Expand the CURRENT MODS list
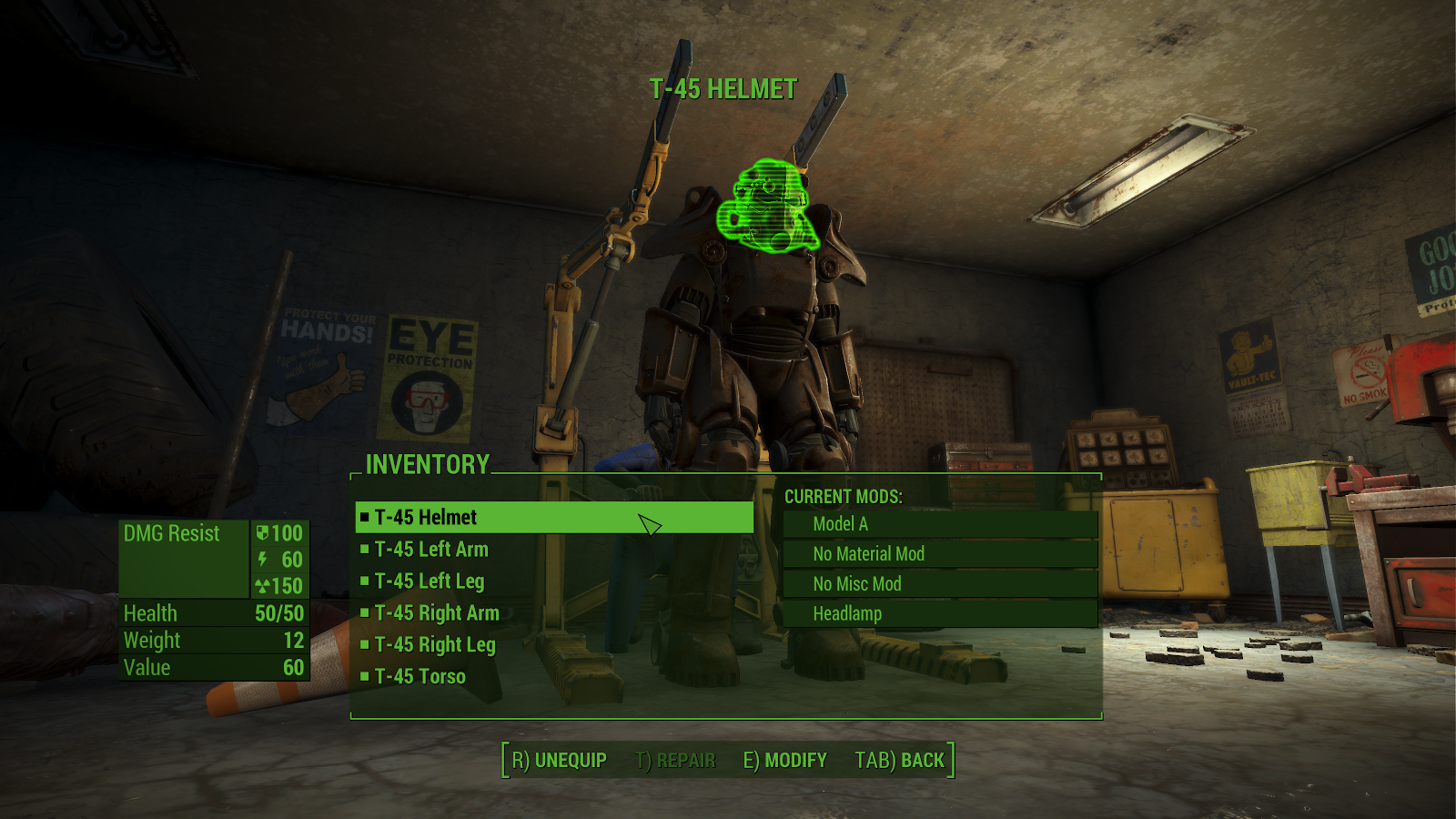1456x819 pixels. click(843, 497)
